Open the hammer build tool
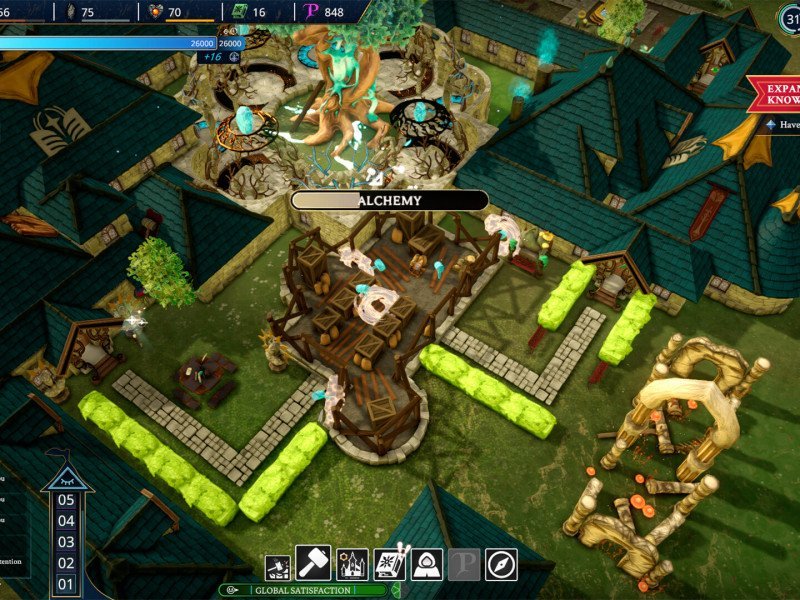 coord(314,564)
